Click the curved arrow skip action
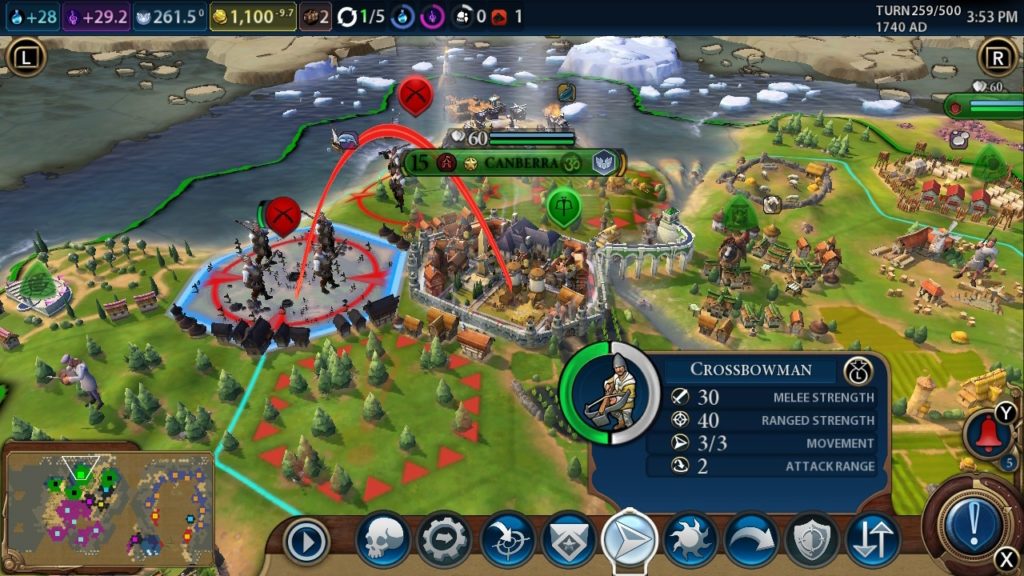The width and height of the screenshot is (1024, 576). pos(752,540)
